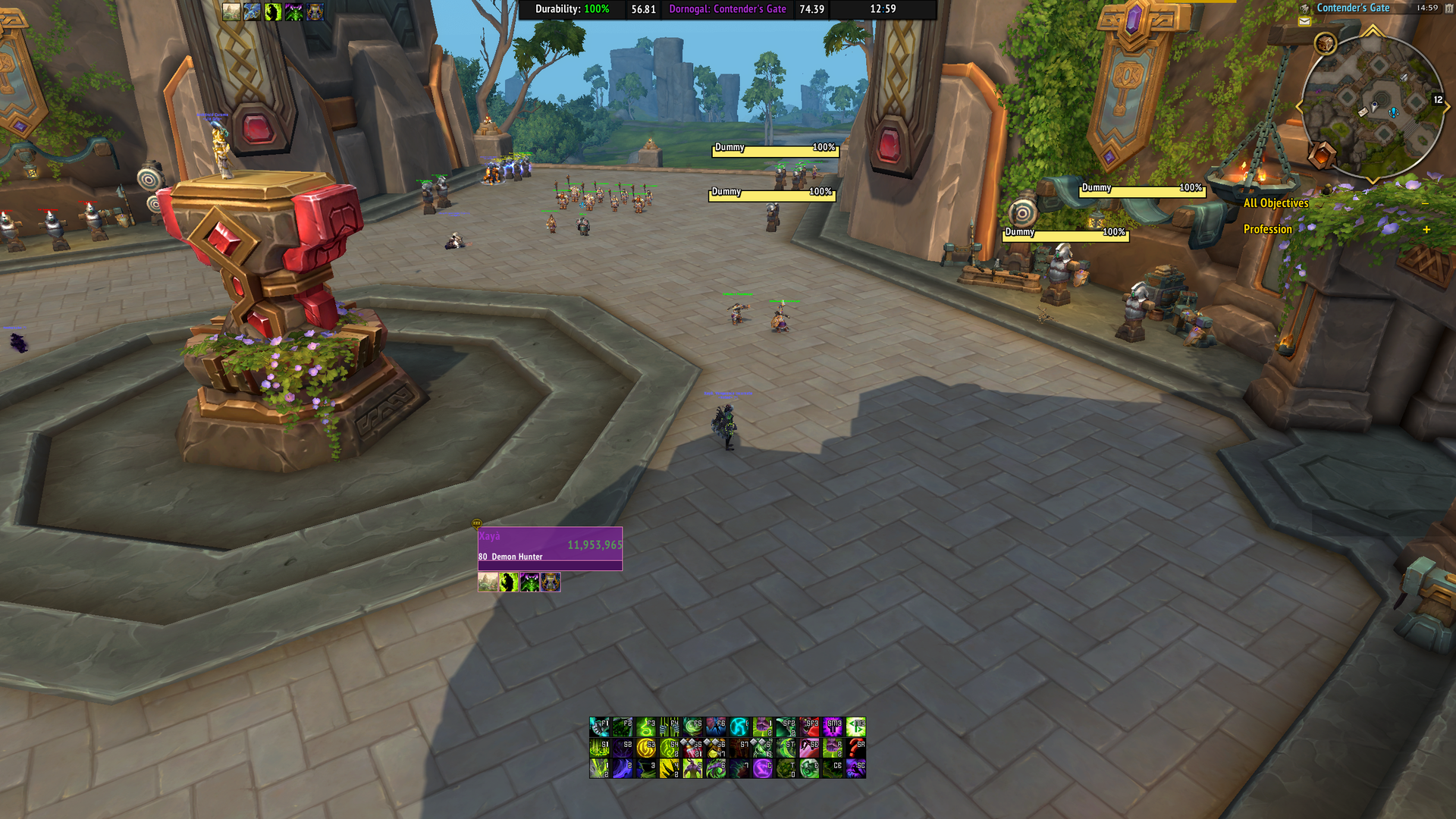
Task: Open the treasure chest button on minimap
Action: (1325, 44)
